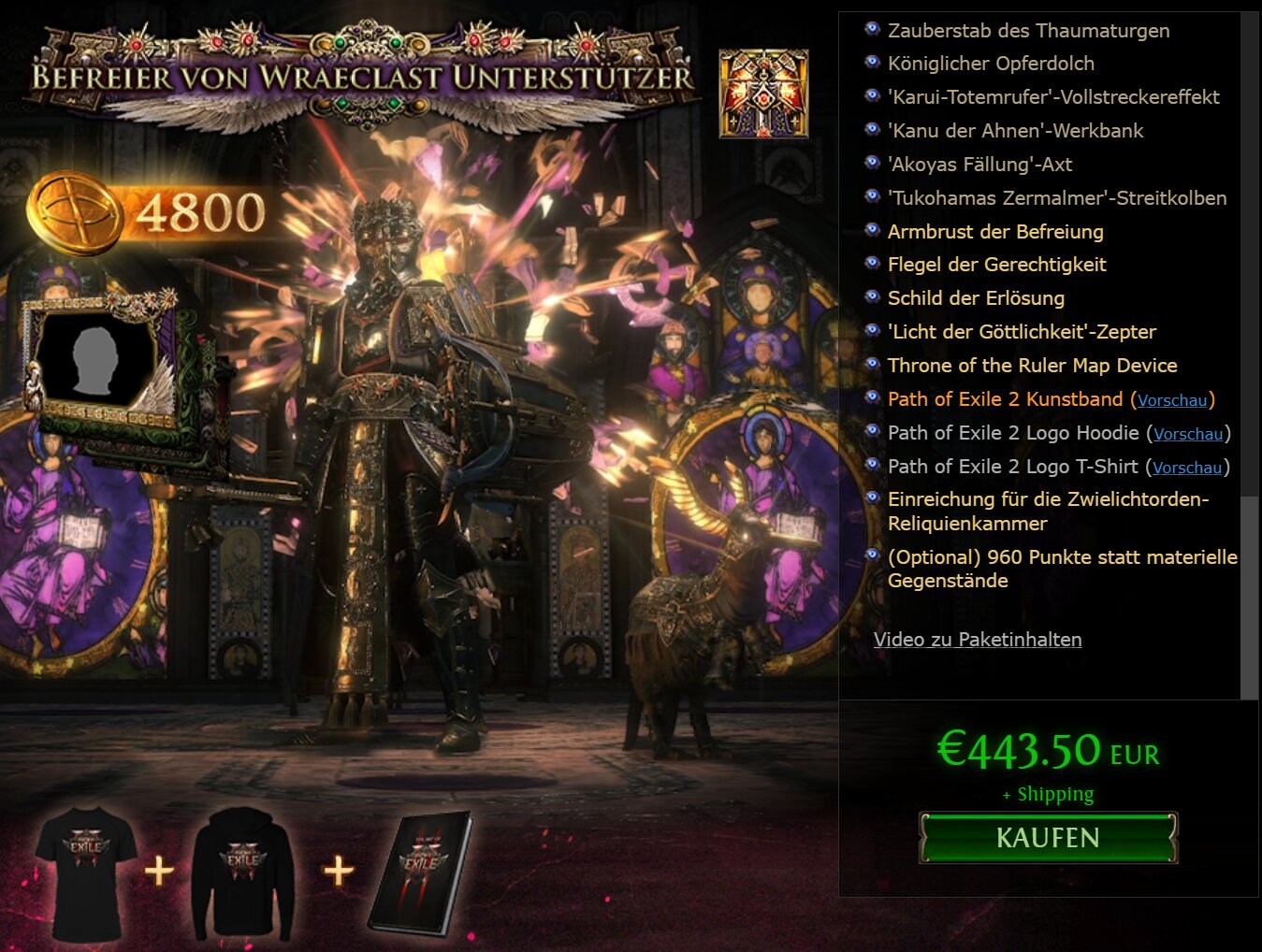This screenshot has width=1262, height=952.
Task: Open the Video zu Paketinhalten link
Action: [x=978, y=640]
